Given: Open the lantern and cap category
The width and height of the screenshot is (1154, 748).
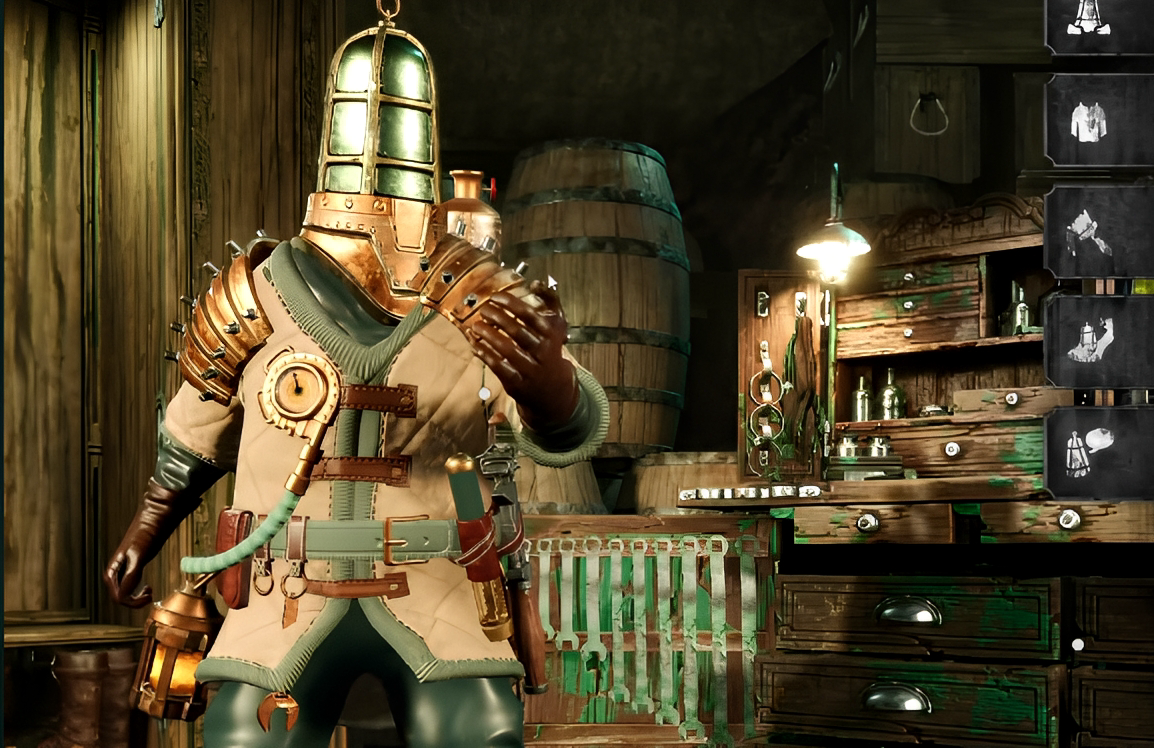Looking at the screenshot, I should point(1097,452).
